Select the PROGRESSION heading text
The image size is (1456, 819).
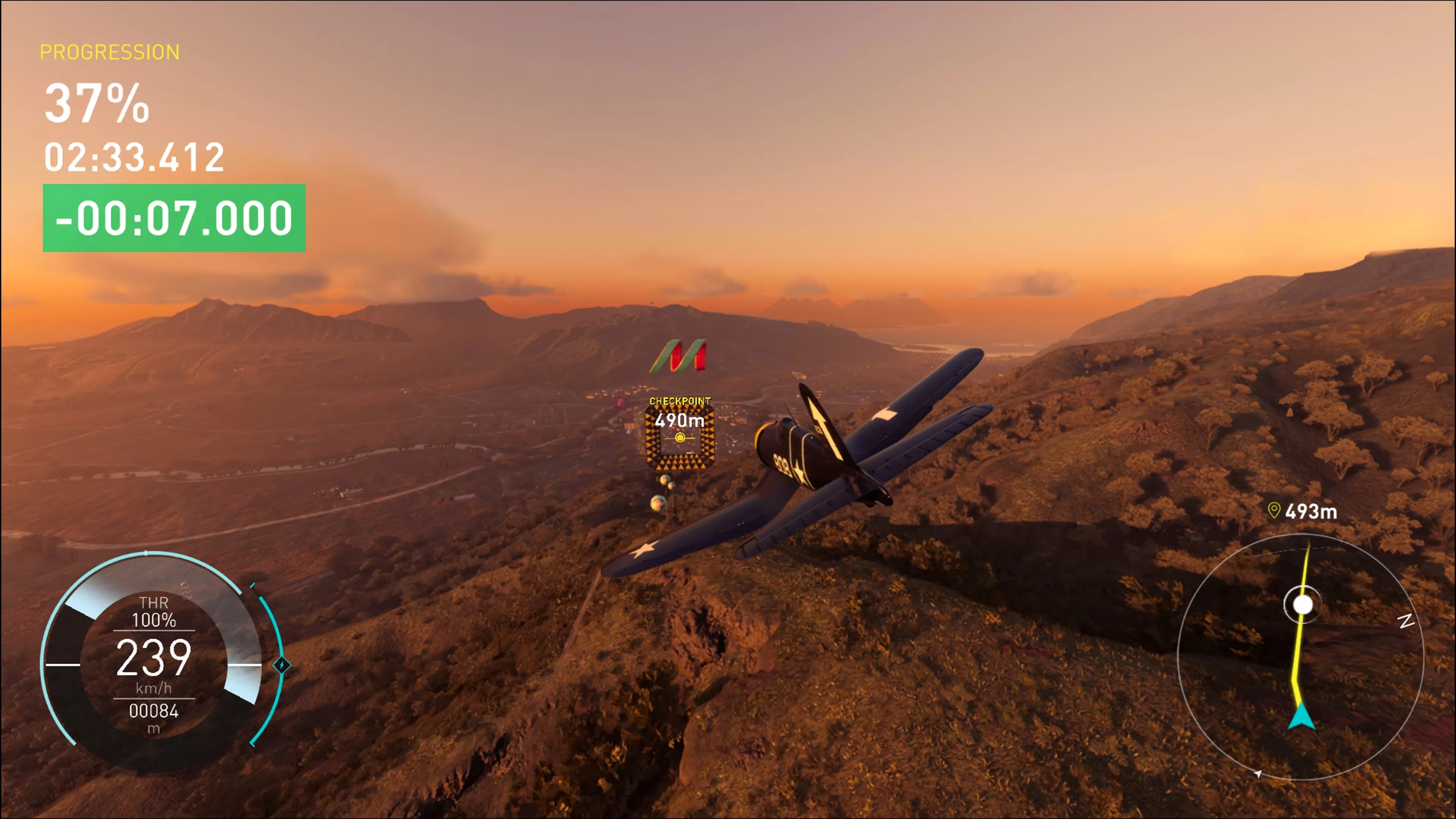(109, 52)
